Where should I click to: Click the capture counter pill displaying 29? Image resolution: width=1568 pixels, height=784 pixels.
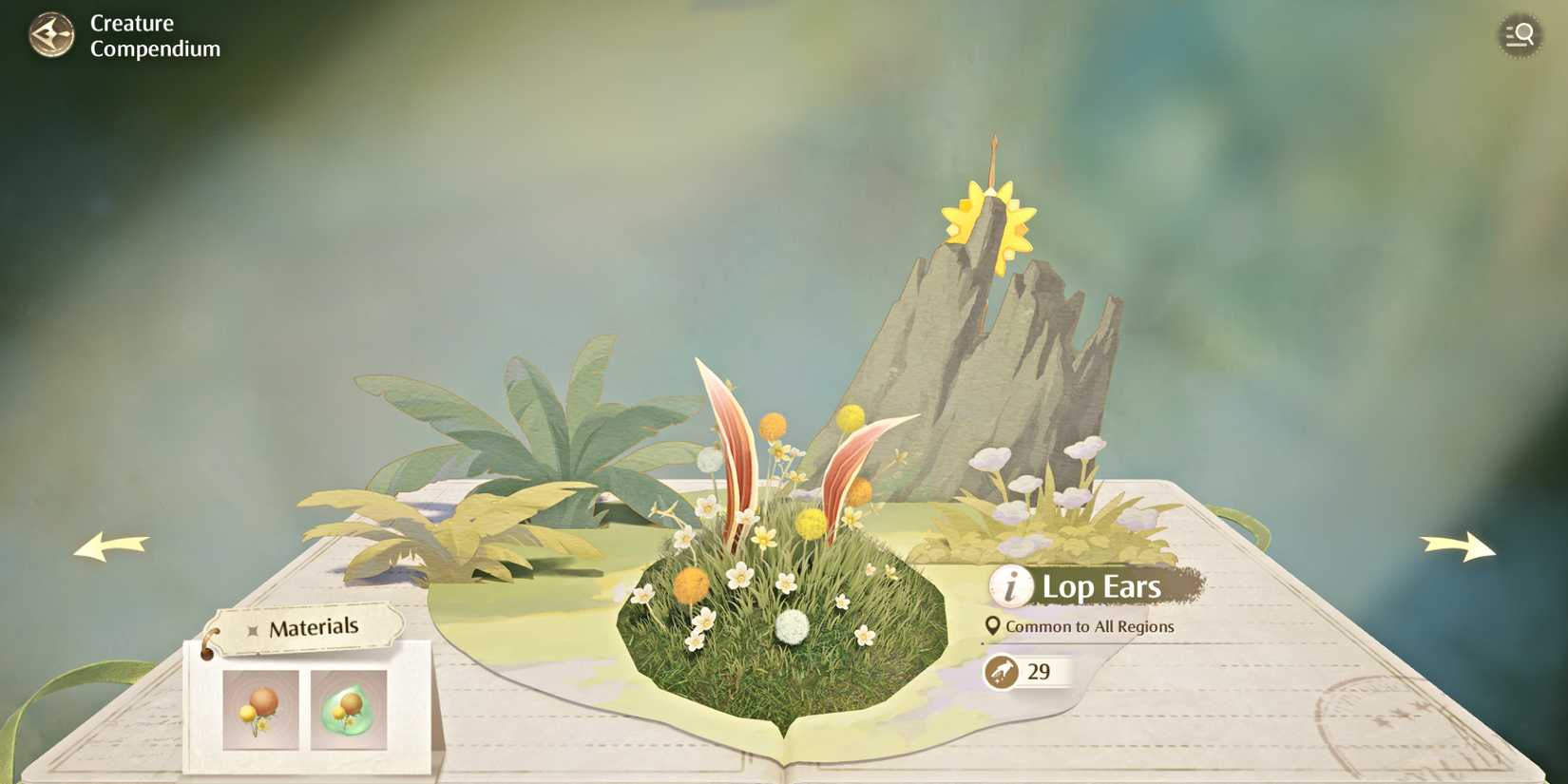click(x=1031, y=672)
